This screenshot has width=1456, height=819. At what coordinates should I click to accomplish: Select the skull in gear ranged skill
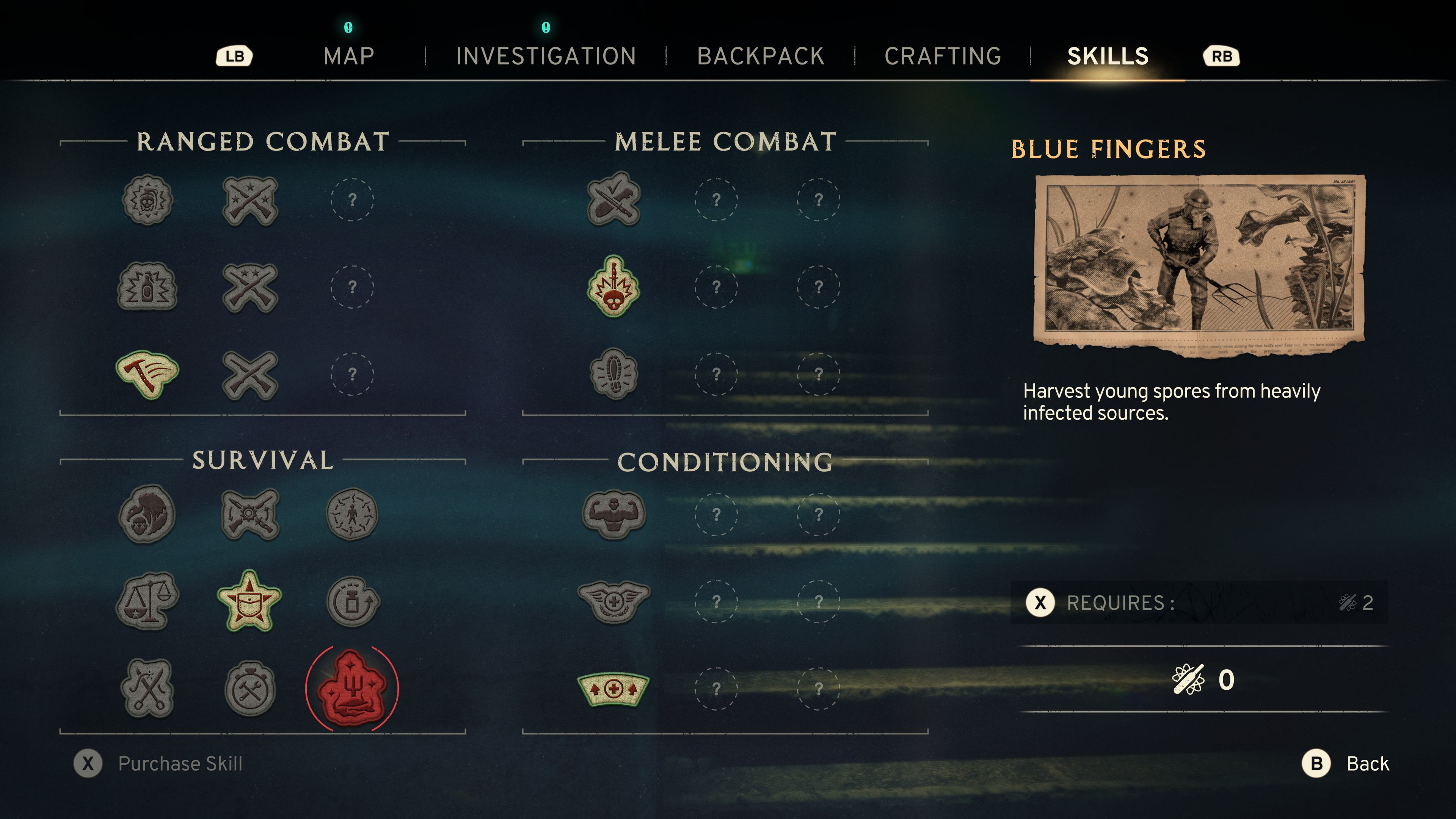coord(147,199)
